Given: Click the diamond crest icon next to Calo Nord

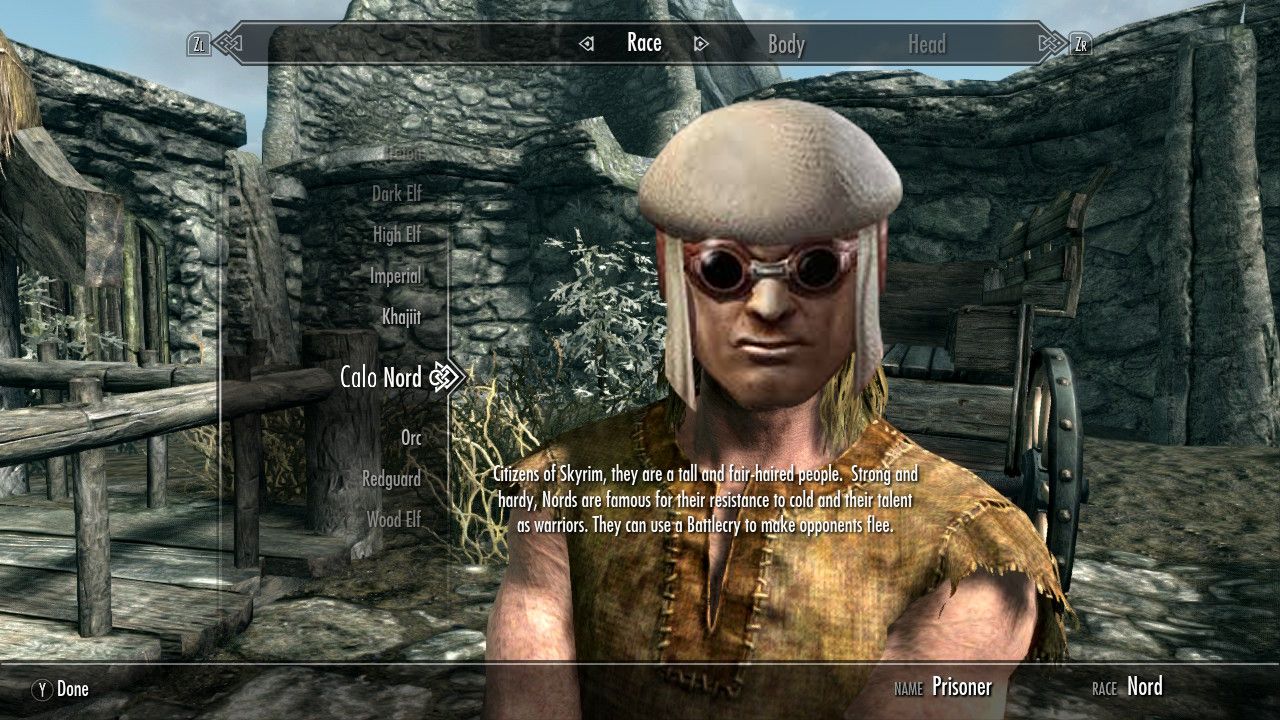Looking at the screenshot, I should 442,378.
